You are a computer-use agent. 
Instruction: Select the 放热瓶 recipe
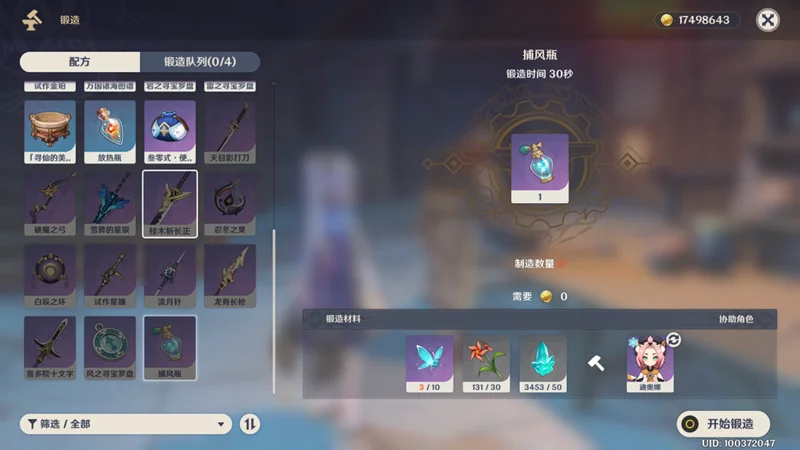110,130
